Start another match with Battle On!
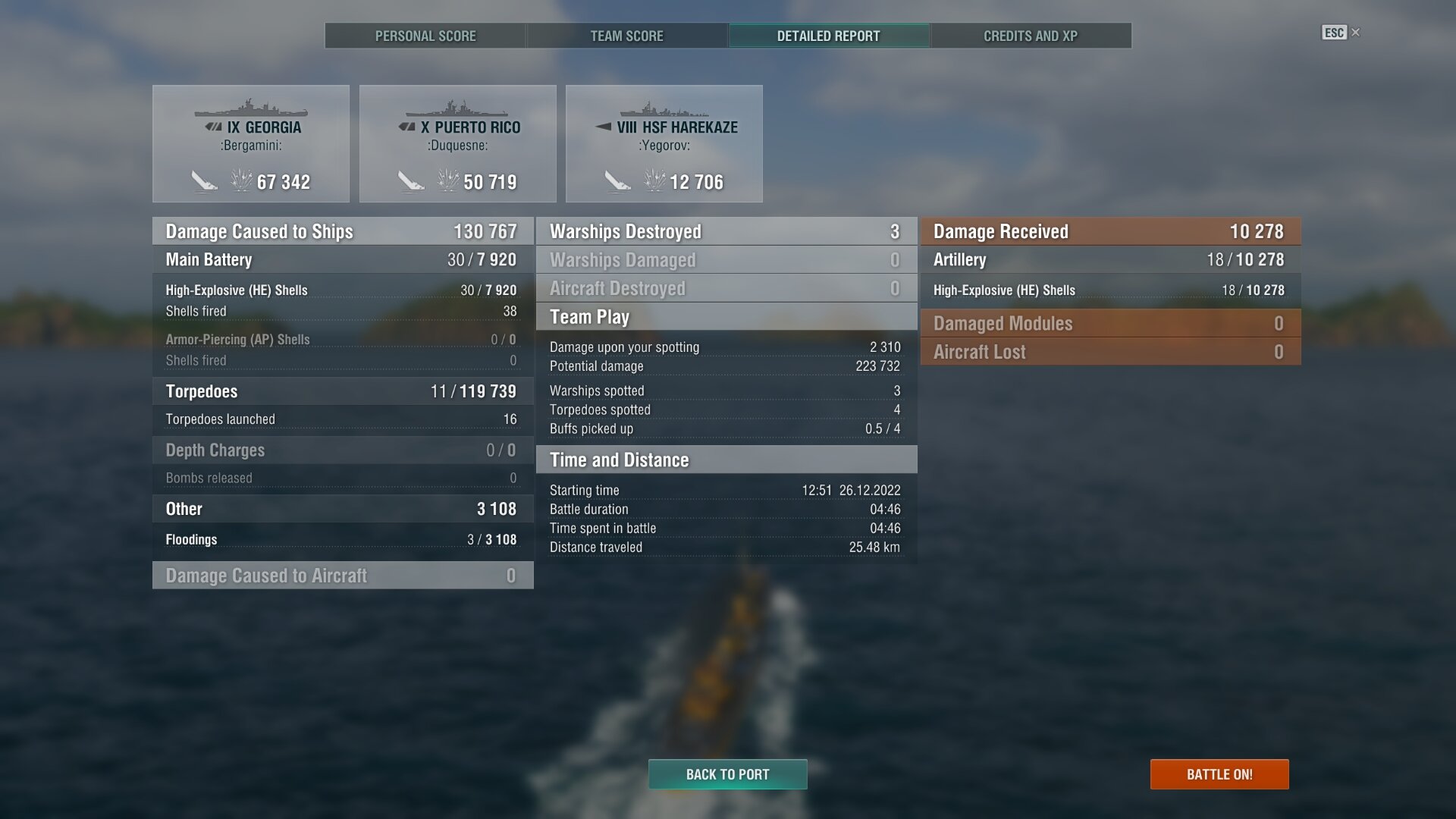This screenshot has height=819, width=1456. click(x=1219, y=774)
